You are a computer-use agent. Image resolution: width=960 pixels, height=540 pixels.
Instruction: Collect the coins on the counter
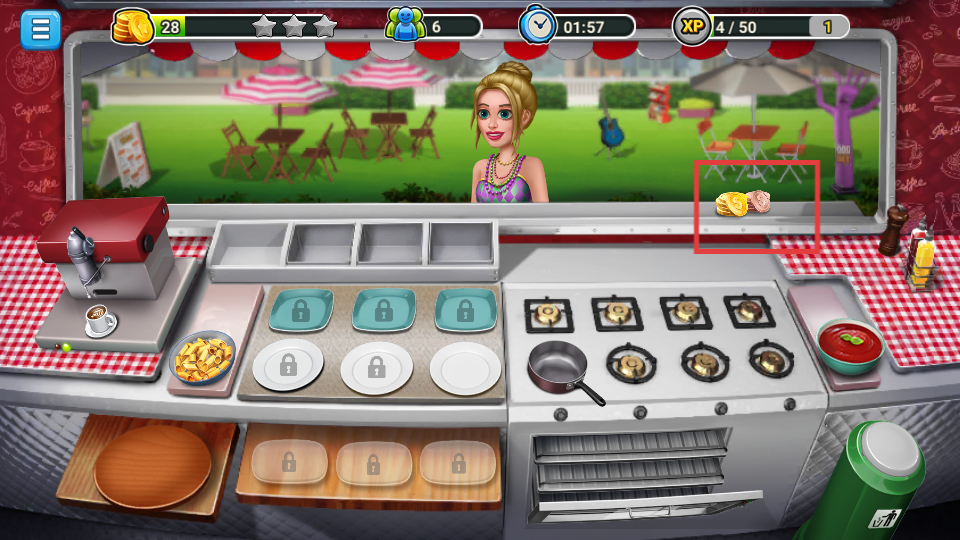pos(742,204)
